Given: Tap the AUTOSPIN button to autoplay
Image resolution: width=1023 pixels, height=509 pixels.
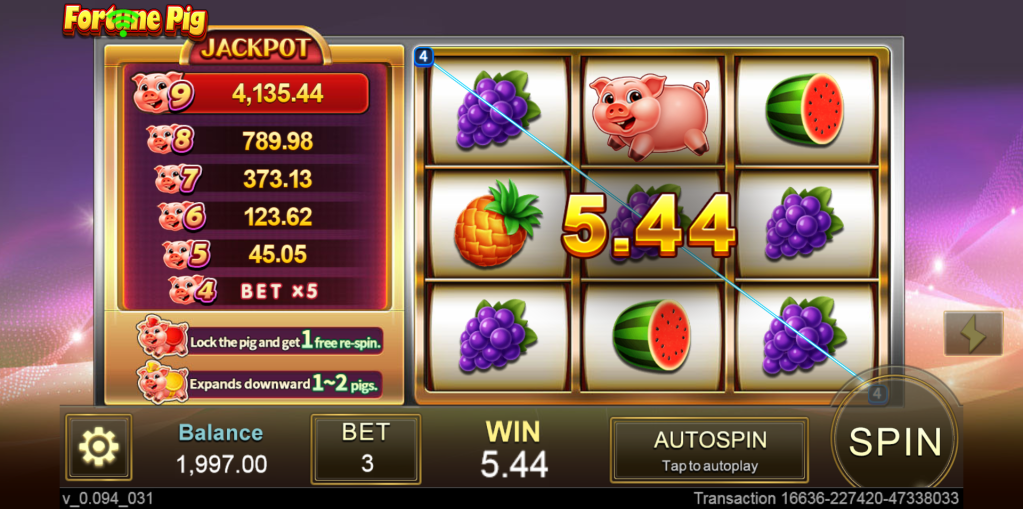Looking at the screenshot, I should click(x=709, y=450).
